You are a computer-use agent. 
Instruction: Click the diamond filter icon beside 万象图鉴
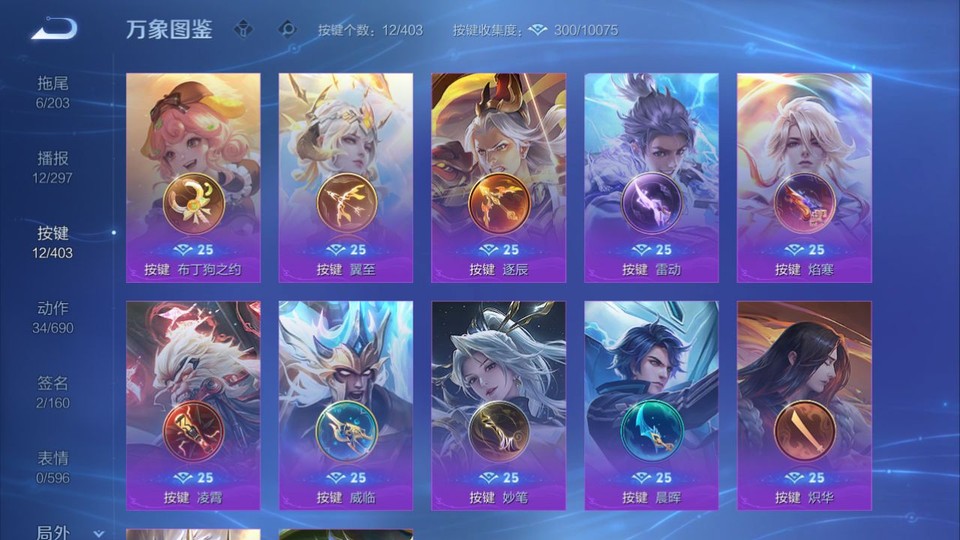coord(243,29)
